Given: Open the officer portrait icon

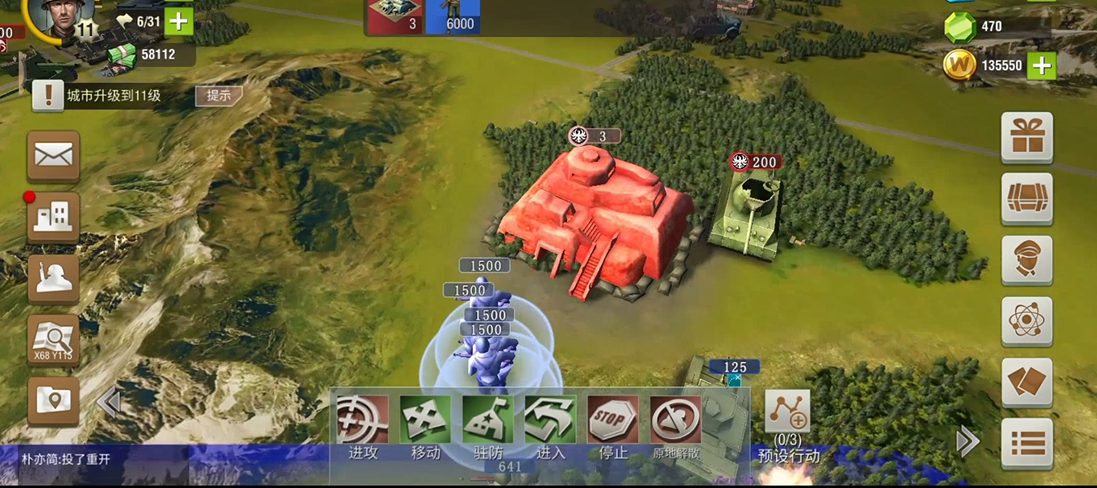Looking at the screenshot, I should pos(1027,260).
